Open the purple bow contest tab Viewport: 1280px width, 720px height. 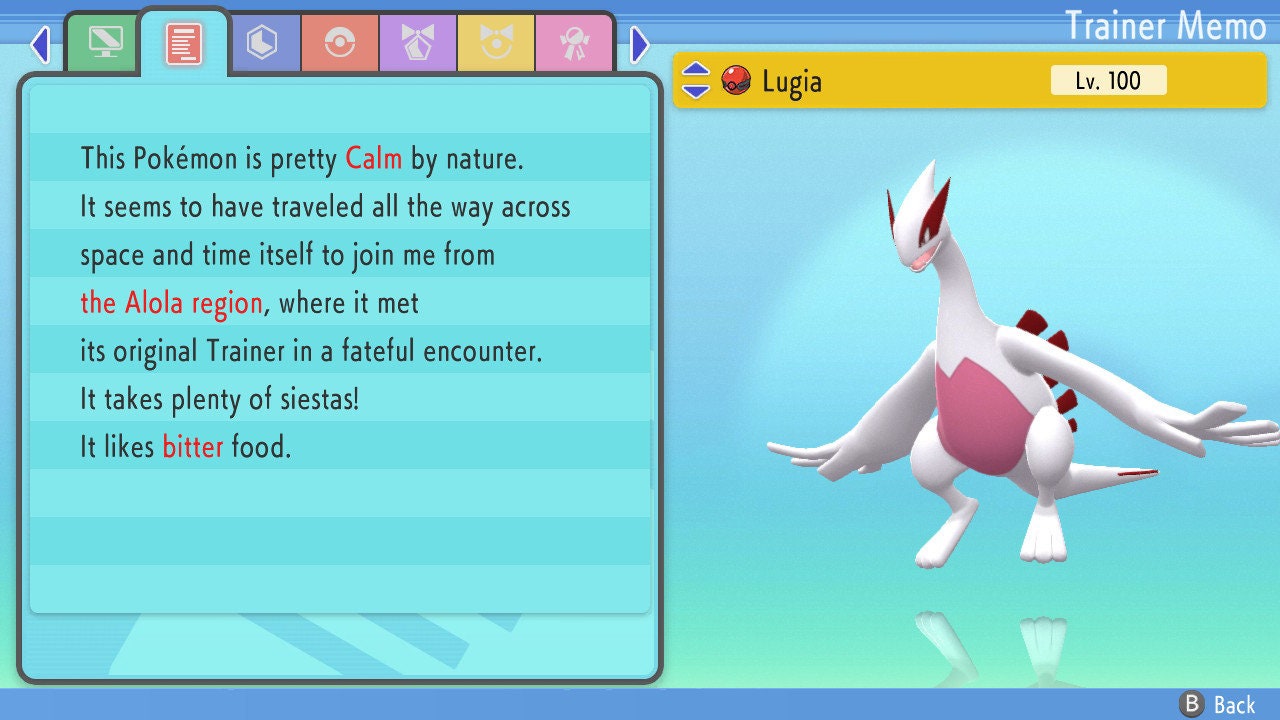point(418,43)
